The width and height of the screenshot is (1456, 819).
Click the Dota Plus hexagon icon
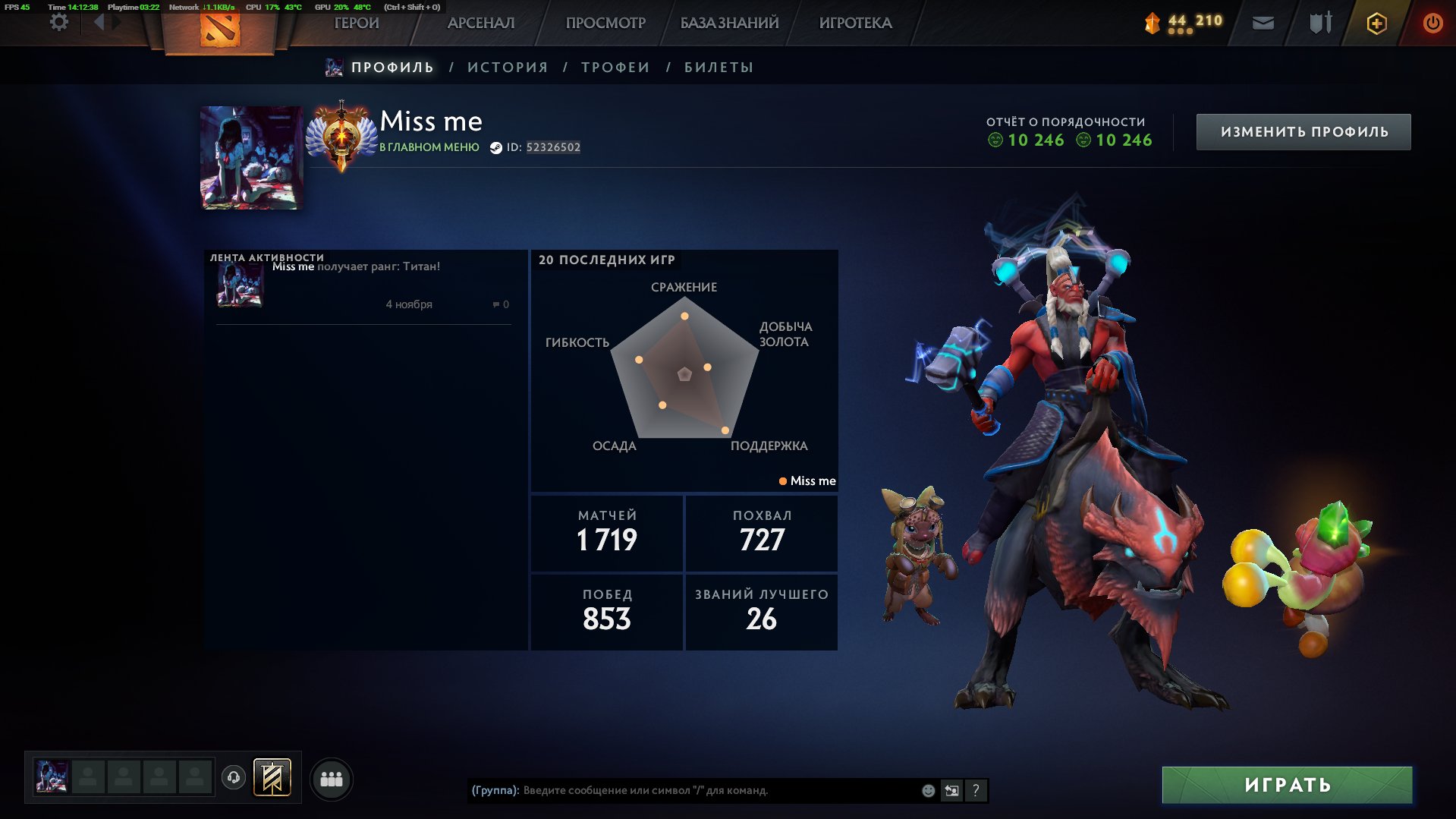1376,23
